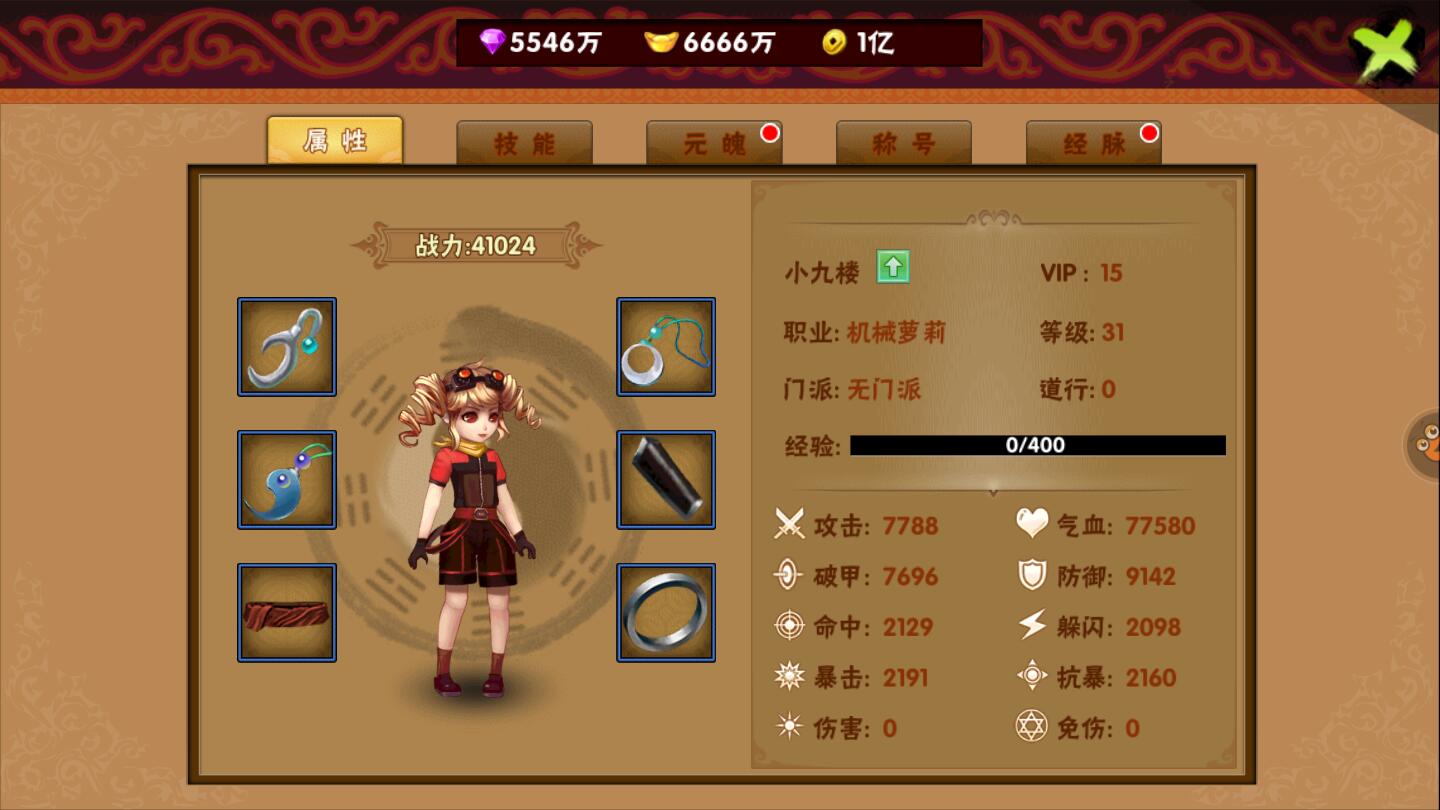Screen dimensions: 1440x810
Task: Open the 经脉 meridians tab
Action: (x=1093, y=144)
